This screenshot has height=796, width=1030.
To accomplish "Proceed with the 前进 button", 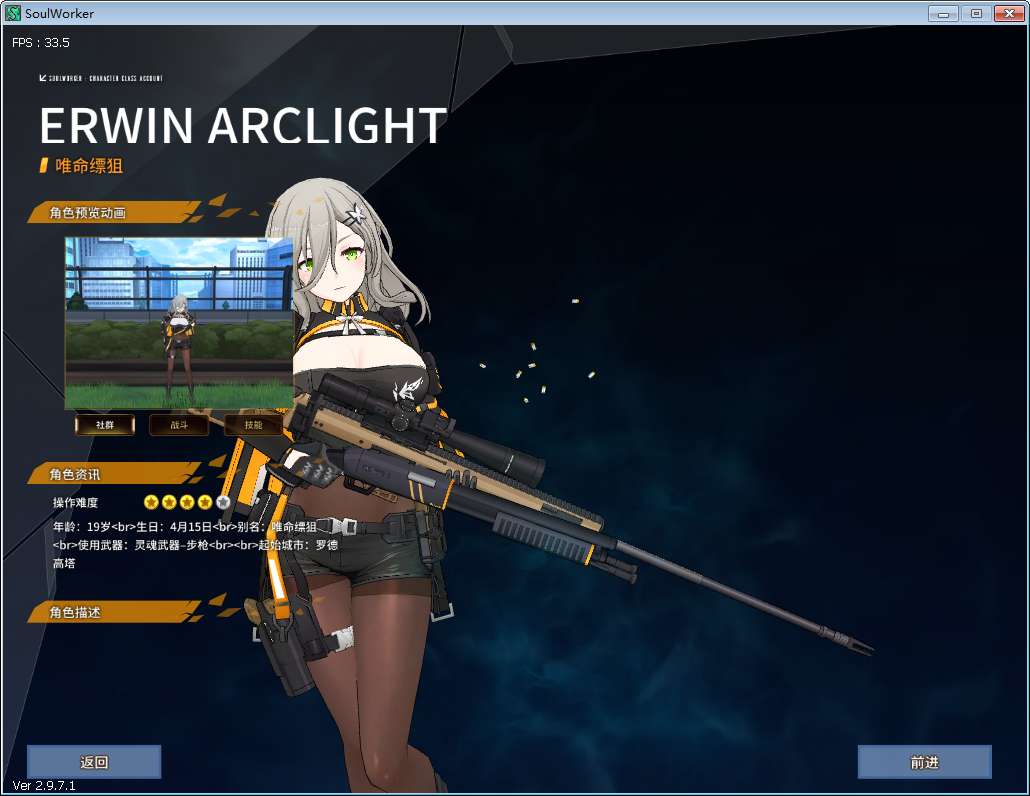I will [x=924, y=762].
